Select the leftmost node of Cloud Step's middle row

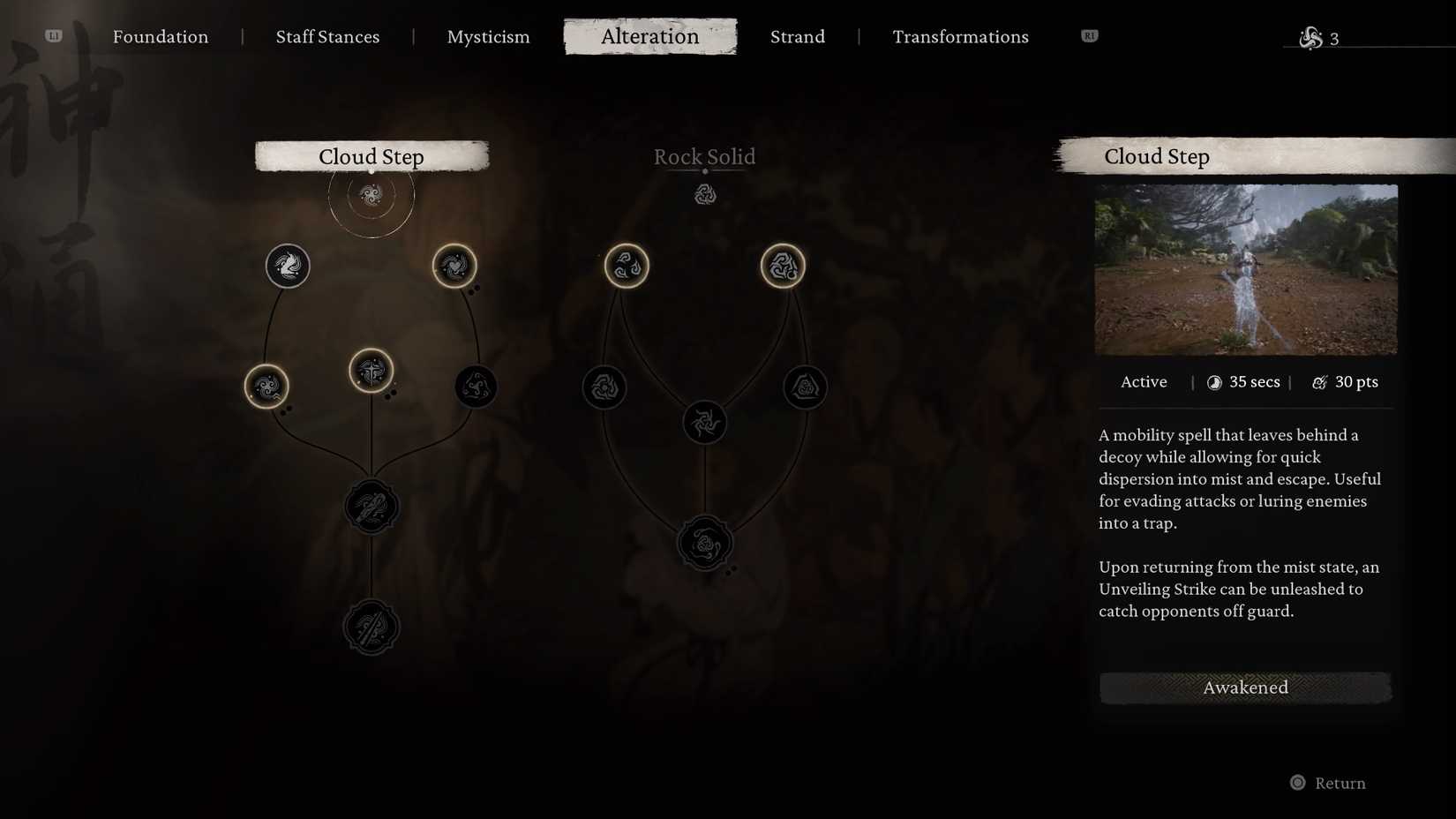(267, 385)
